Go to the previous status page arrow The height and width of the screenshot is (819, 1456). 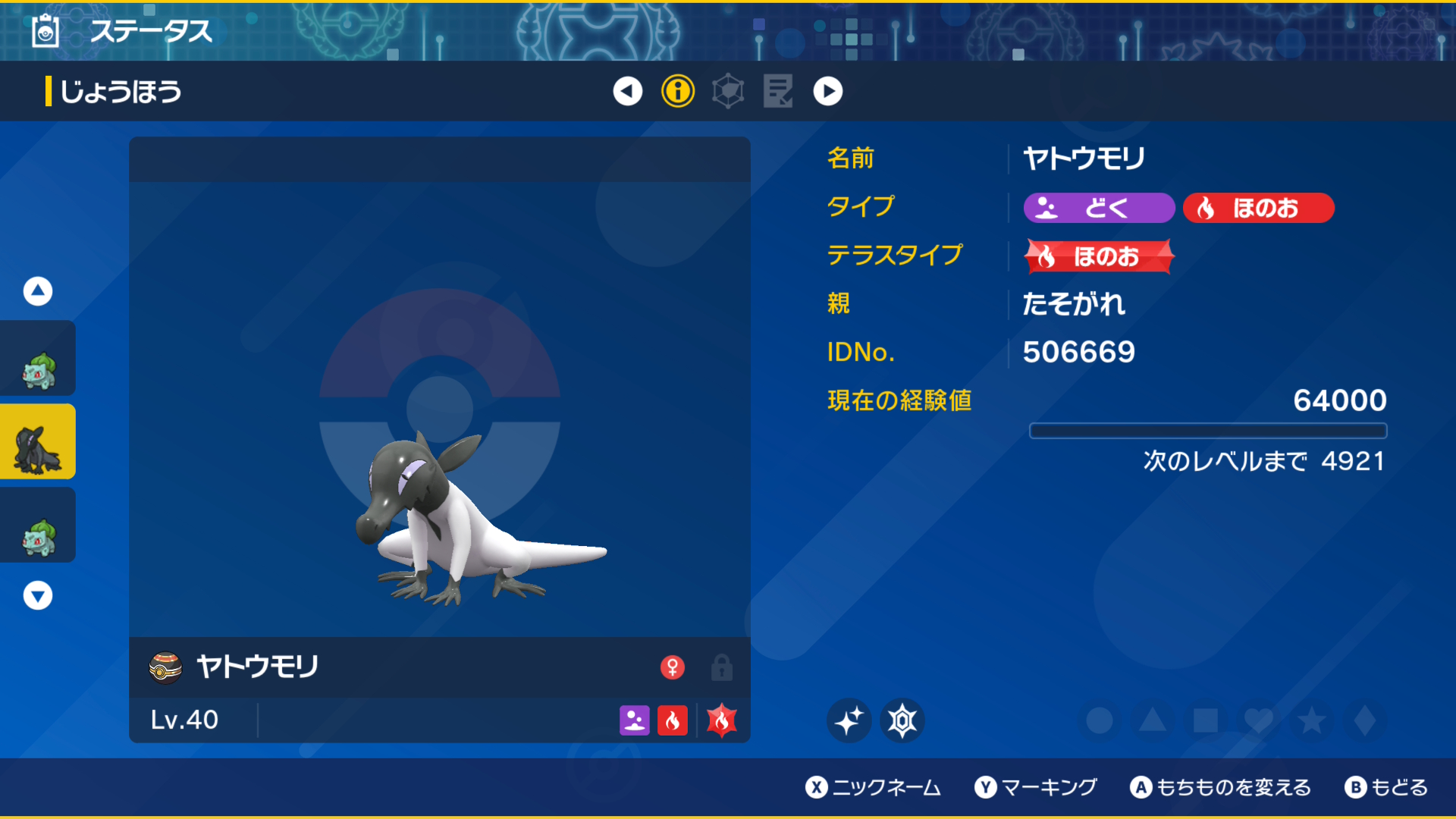click(x=627, y=92)
